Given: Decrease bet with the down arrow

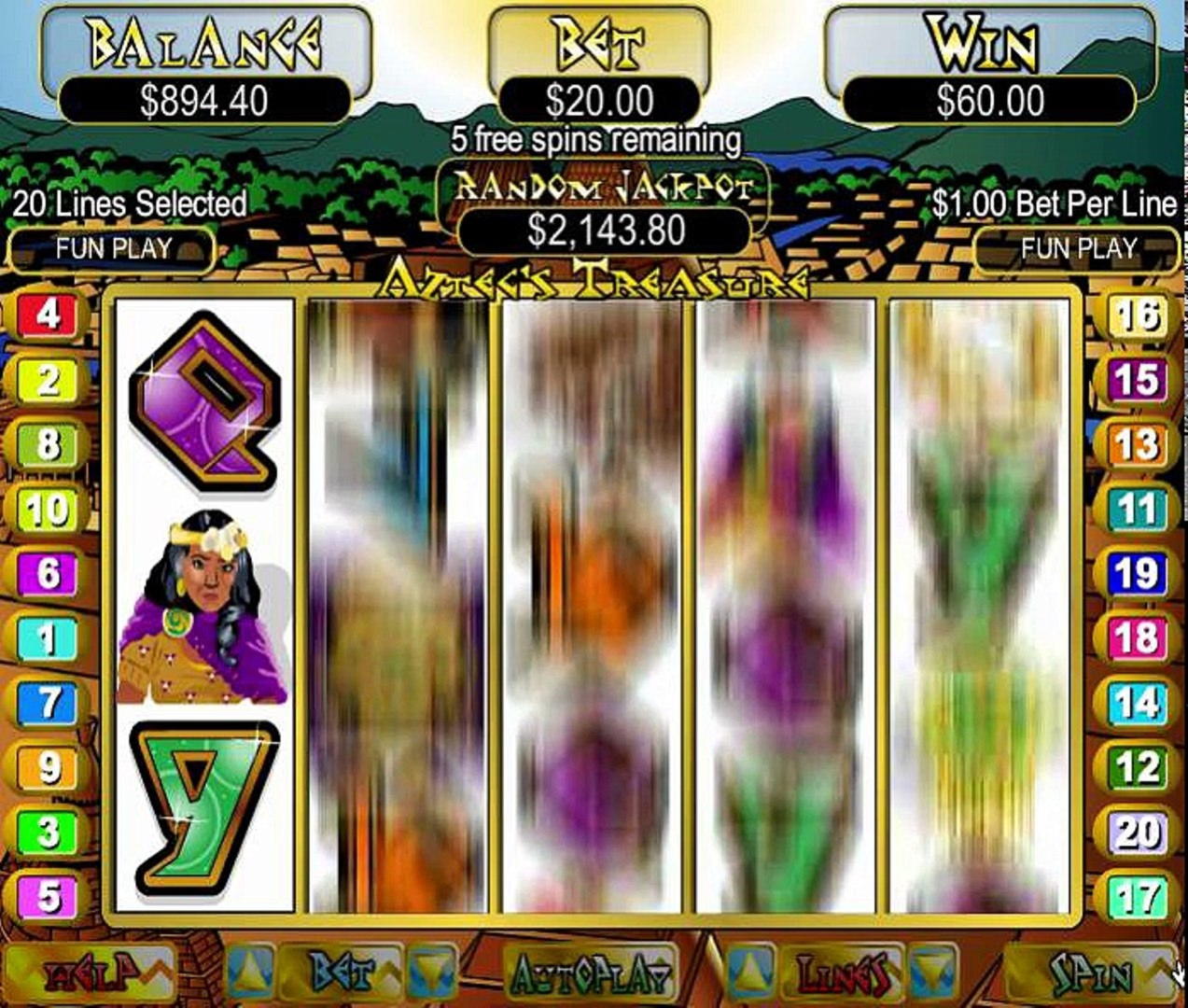Looking at the screenshot, I should pyautogui.click(x=432, y=973).
